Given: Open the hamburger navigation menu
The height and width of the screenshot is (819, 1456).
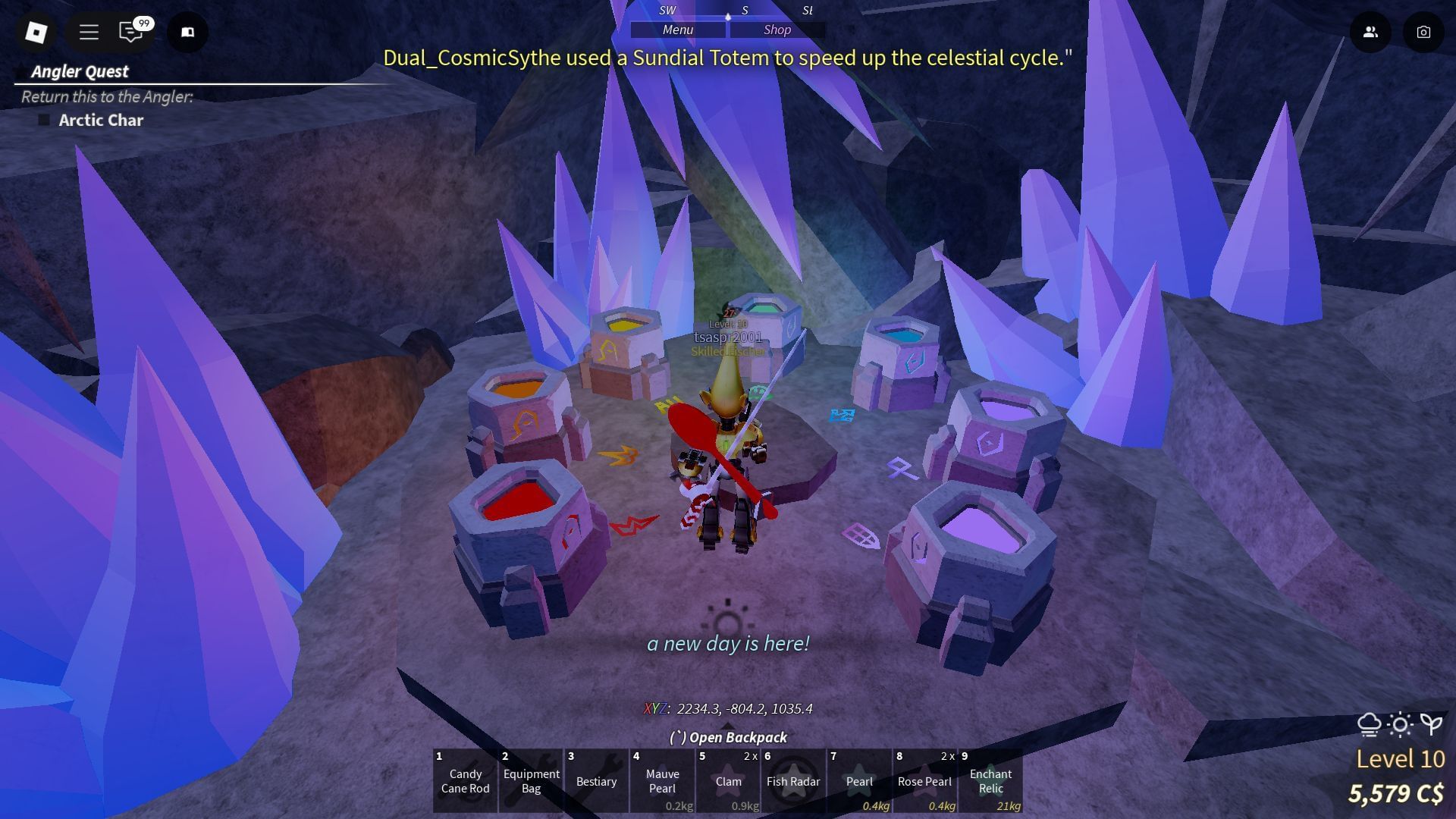Looking at the screenshot, I should [88, 32].
